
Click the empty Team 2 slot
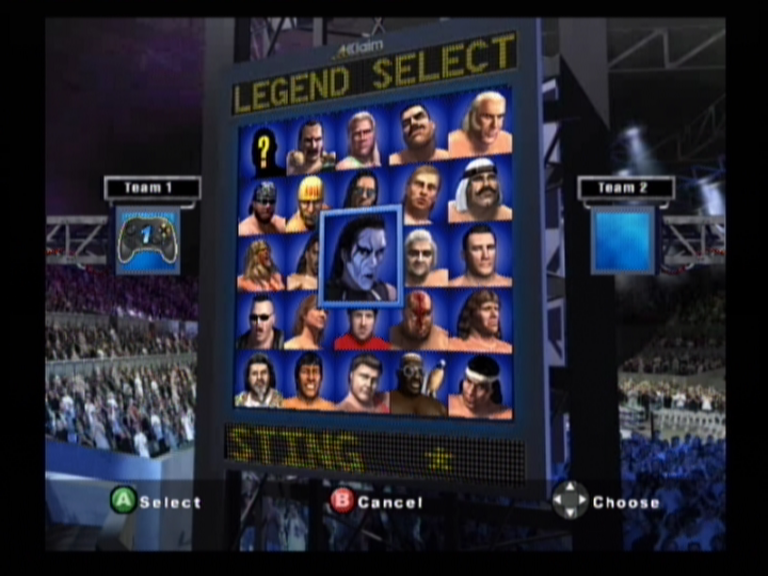tap(622, 240)
